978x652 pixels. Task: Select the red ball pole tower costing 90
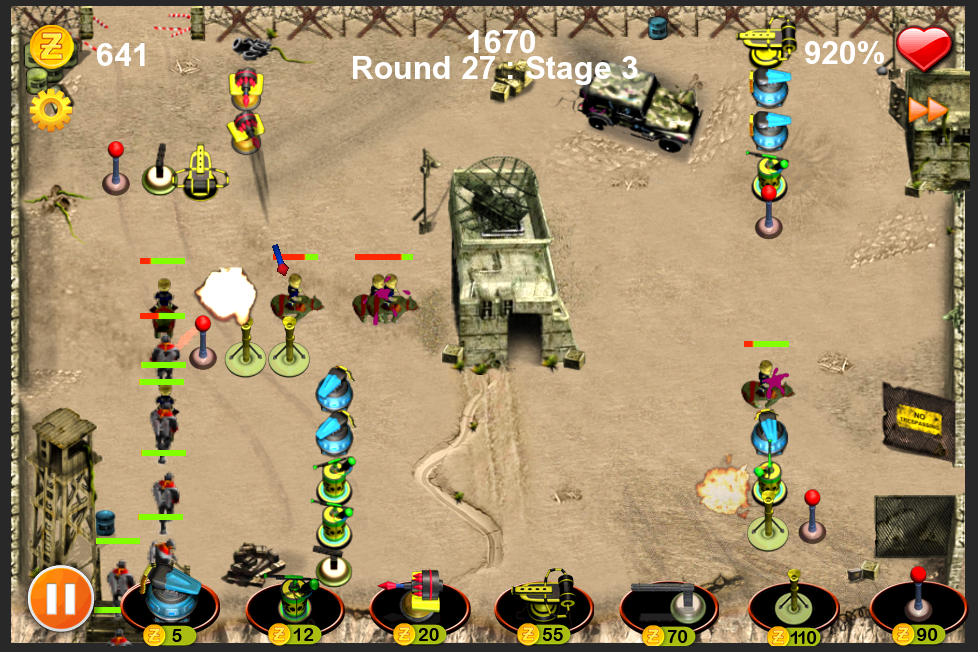[x=918, y=602]
